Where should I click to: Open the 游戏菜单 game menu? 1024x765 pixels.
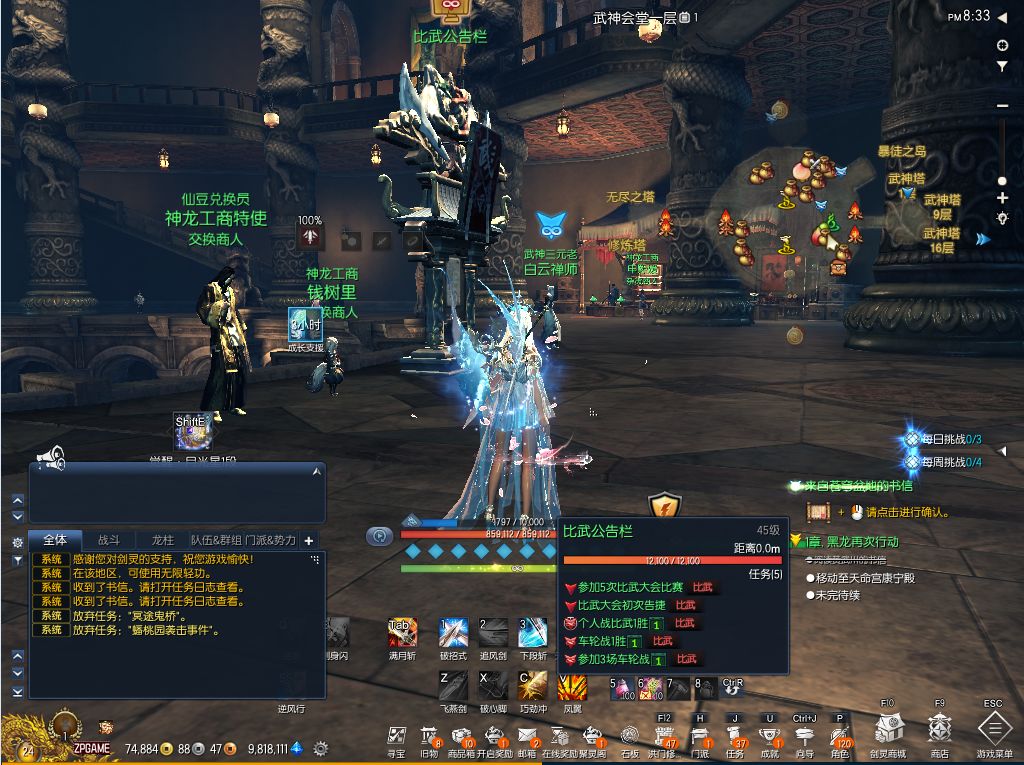994,732
